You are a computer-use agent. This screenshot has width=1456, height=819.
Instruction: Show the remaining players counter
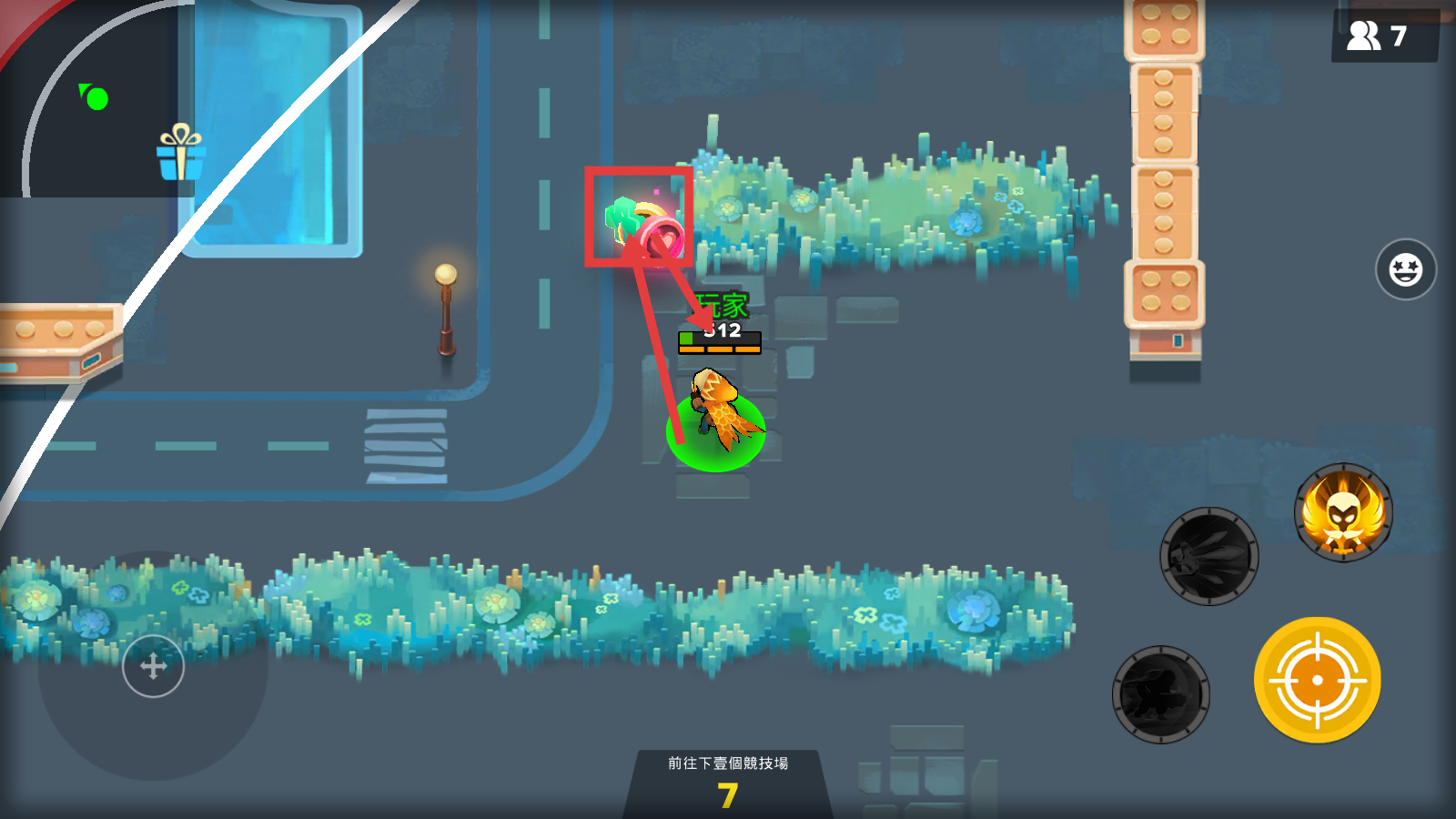pyautogui.click(x=1381, y=36)
